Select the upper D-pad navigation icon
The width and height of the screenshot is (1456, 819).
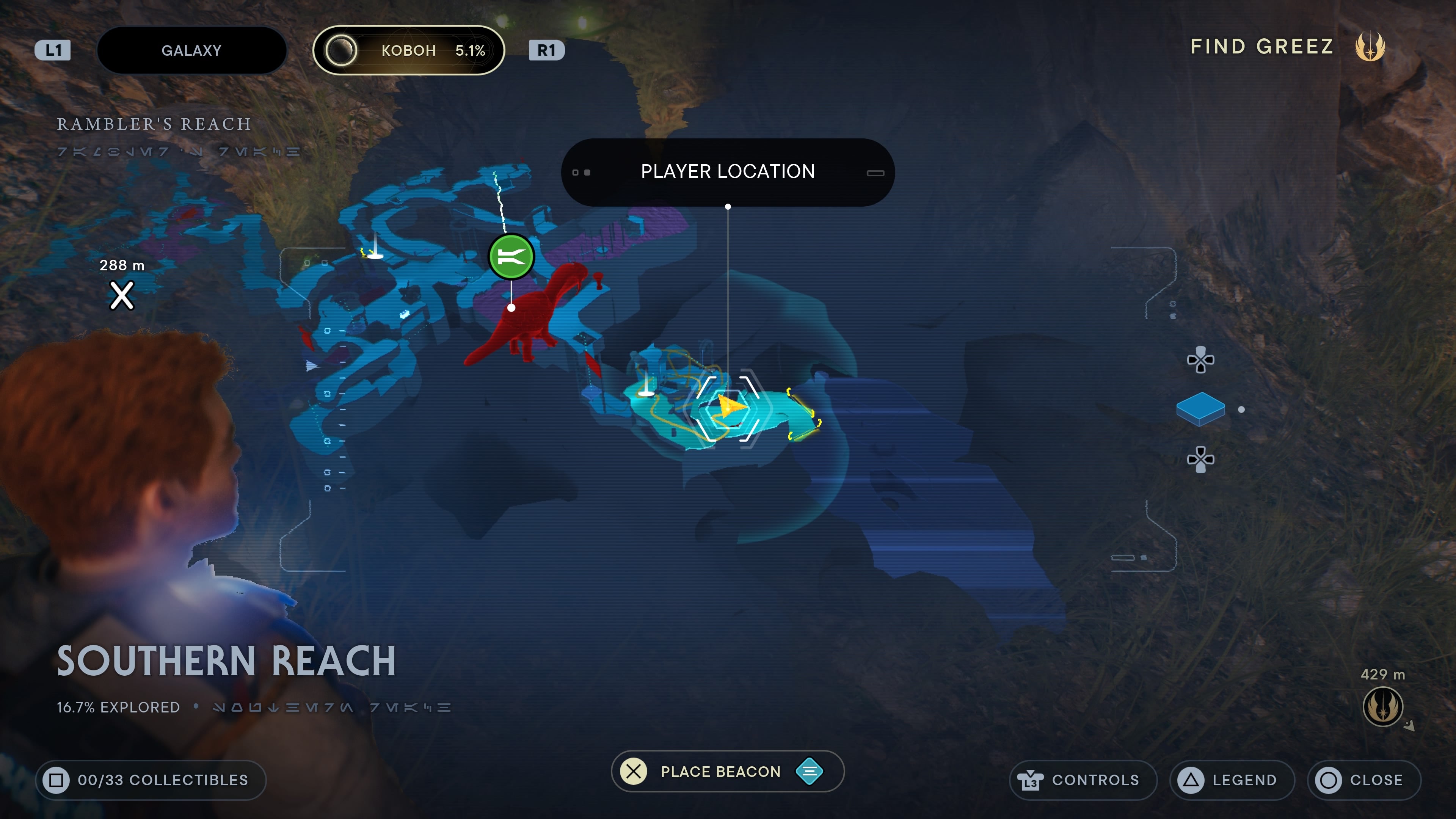point(1202,360)
